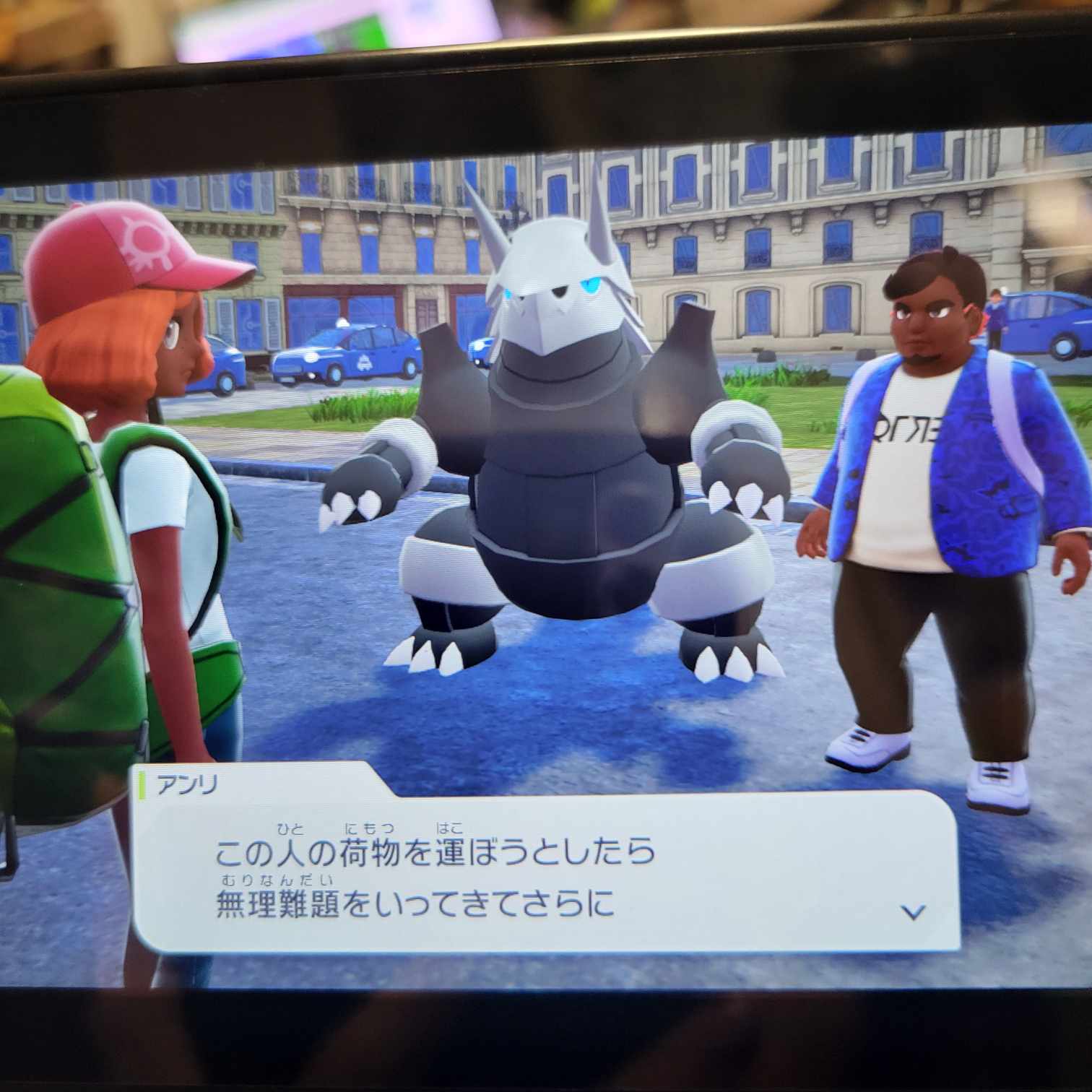
Task: Advance dialogue with the down arrow indicator
Action: point(914,912)
